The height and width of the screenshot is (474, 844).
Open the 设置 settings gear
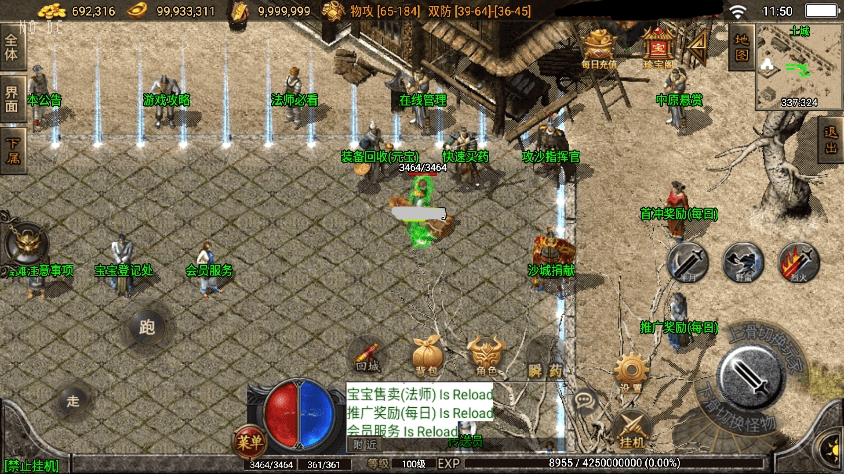tap(631, 373)
